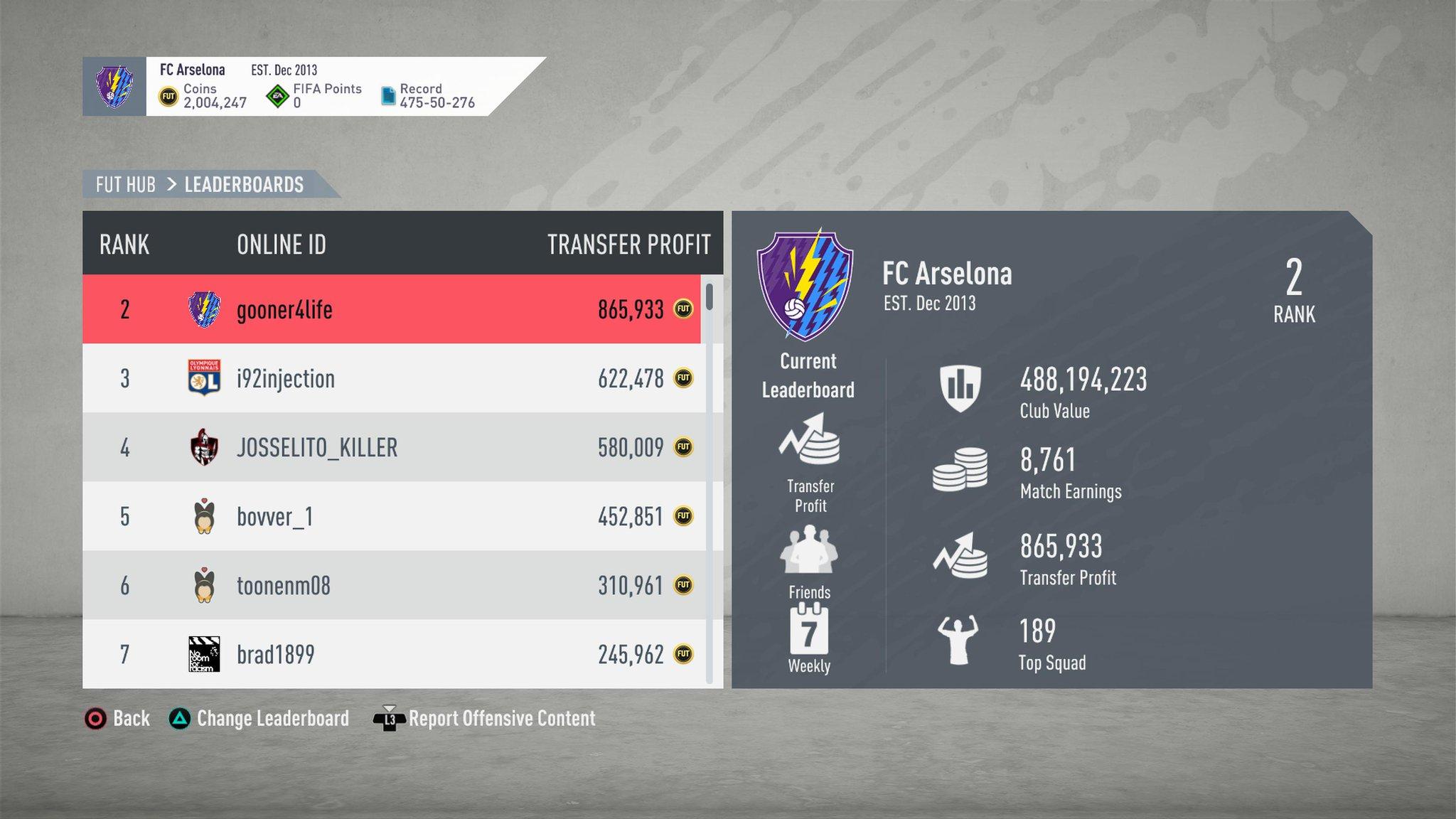This screenshot has height=819, width=1456.
Task: Pick the toonenm08 leaderboard row
Action: (x=391, y=585)
